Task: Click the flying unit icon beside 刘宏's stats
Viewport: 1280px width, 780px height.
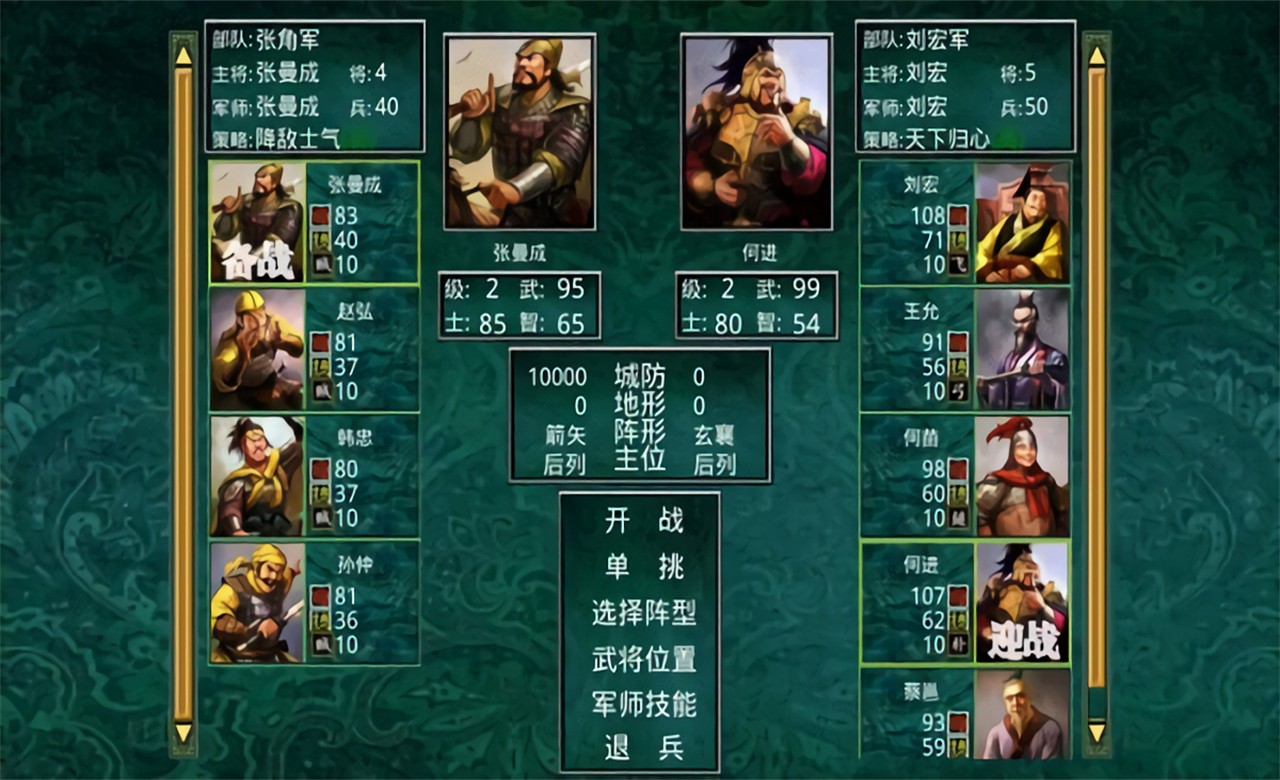Action: point(958,263)
